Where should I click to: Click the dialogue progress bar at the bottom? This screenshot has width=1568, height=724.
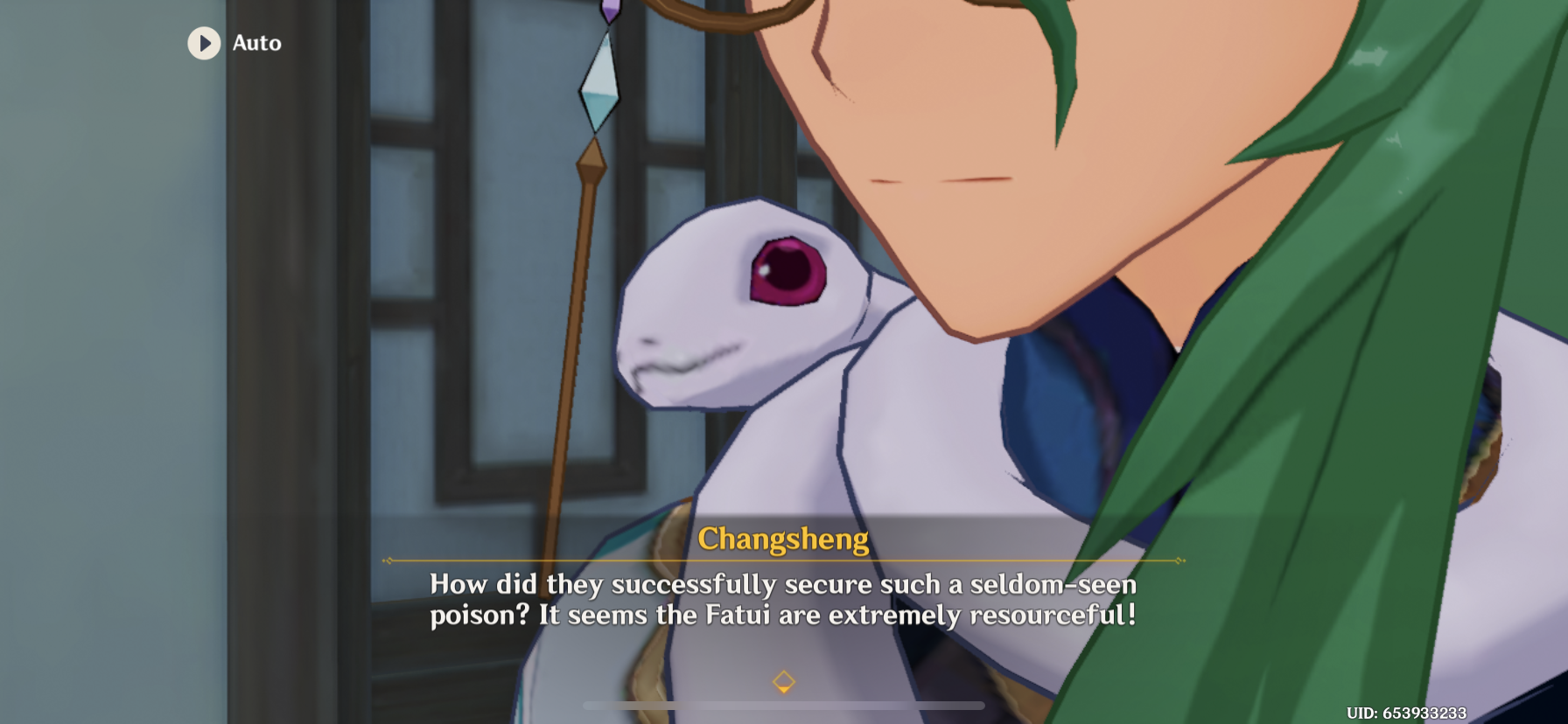click(784, 704)
